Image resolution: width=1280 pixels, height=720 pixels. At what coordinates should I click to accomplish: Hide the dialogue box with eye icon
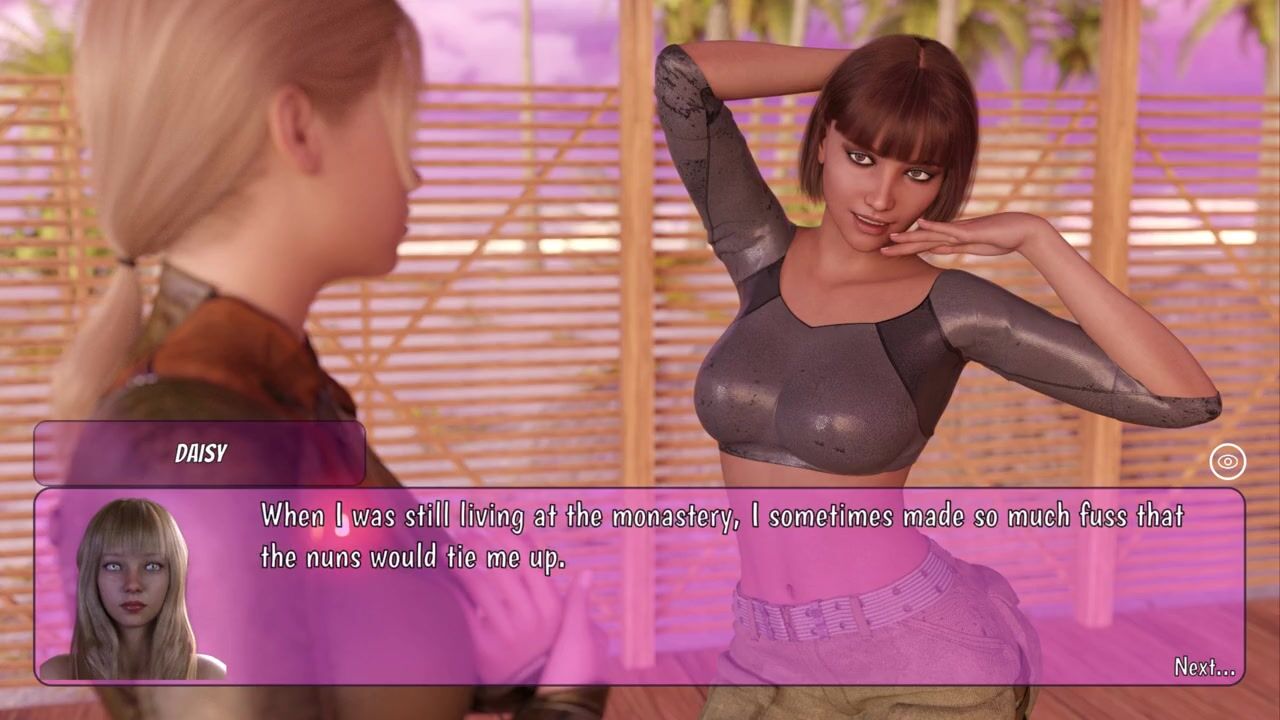[x=1227, y=461]
